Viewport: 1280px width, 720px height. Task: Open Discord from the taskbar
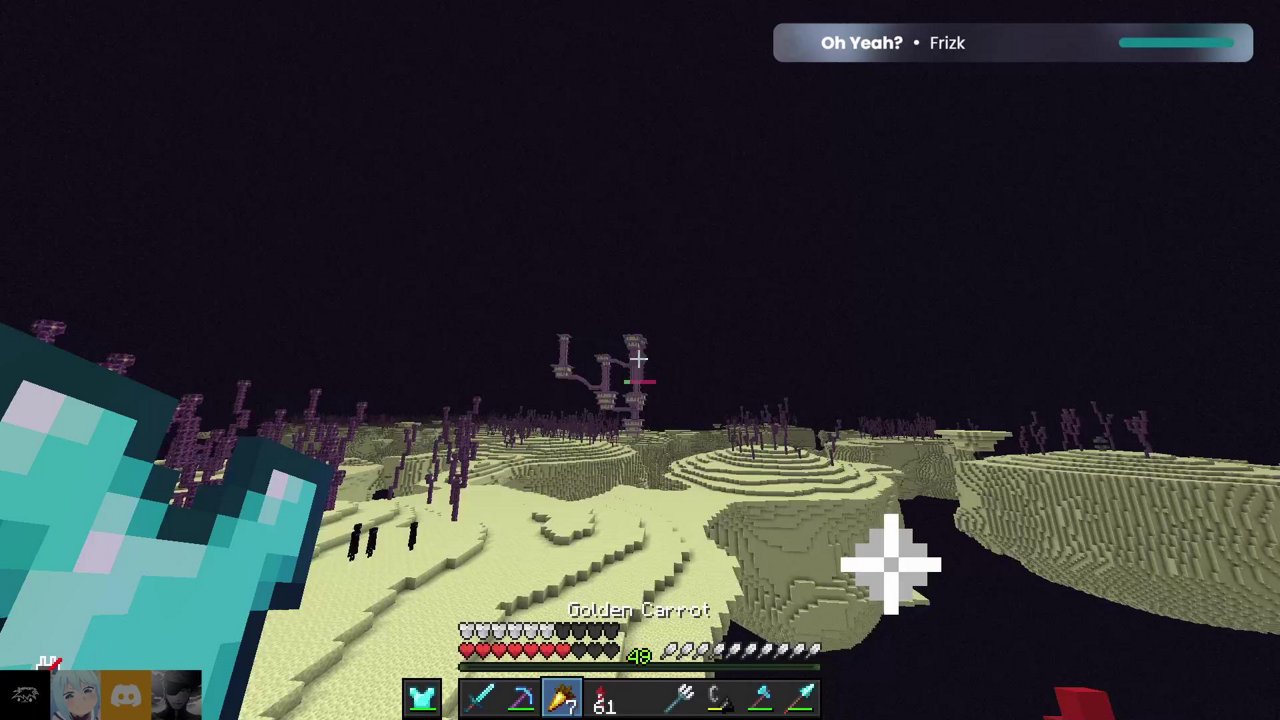124,695
